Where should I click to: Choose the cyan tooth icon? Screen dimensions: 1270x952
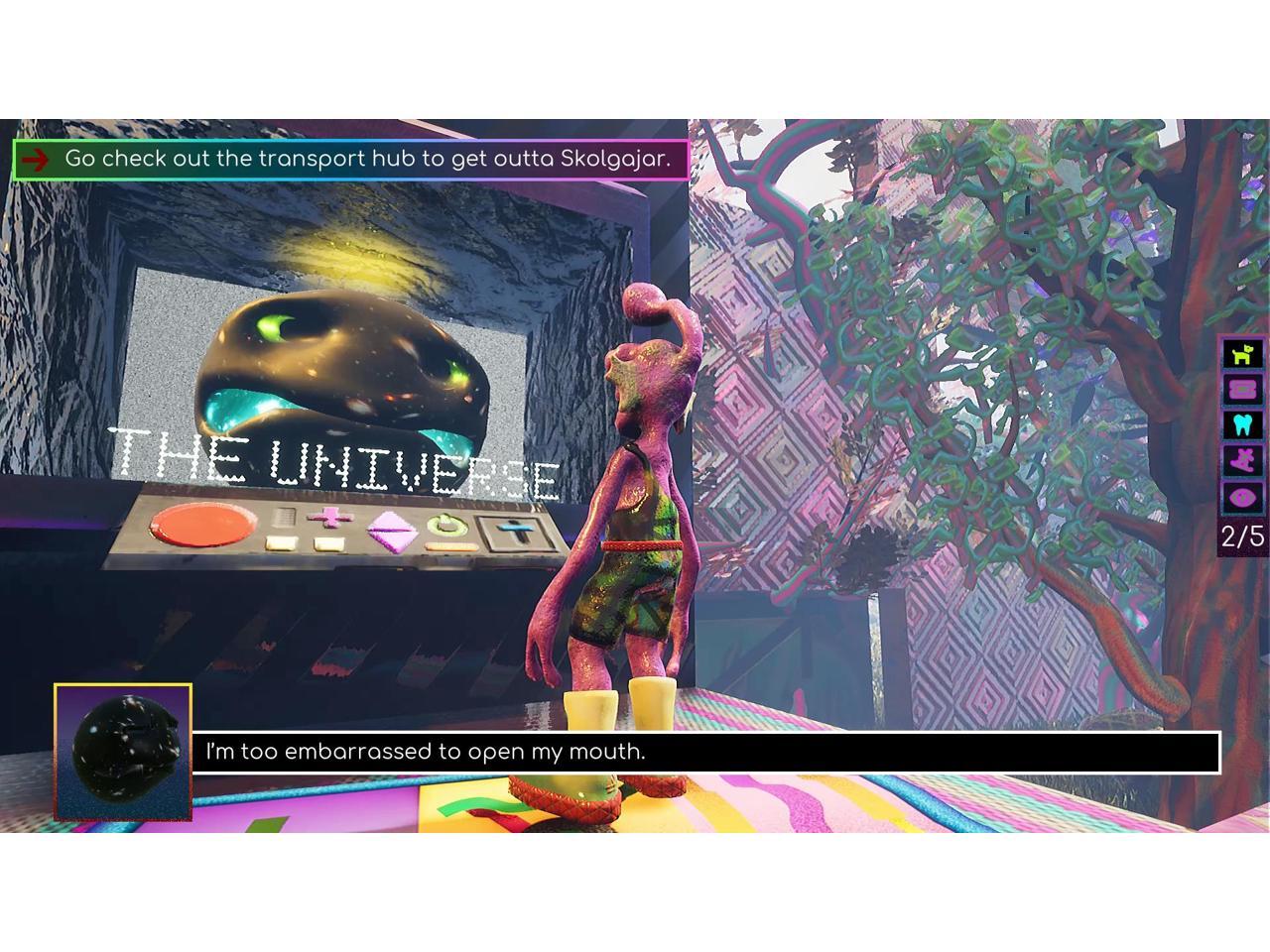point(1242,424)
